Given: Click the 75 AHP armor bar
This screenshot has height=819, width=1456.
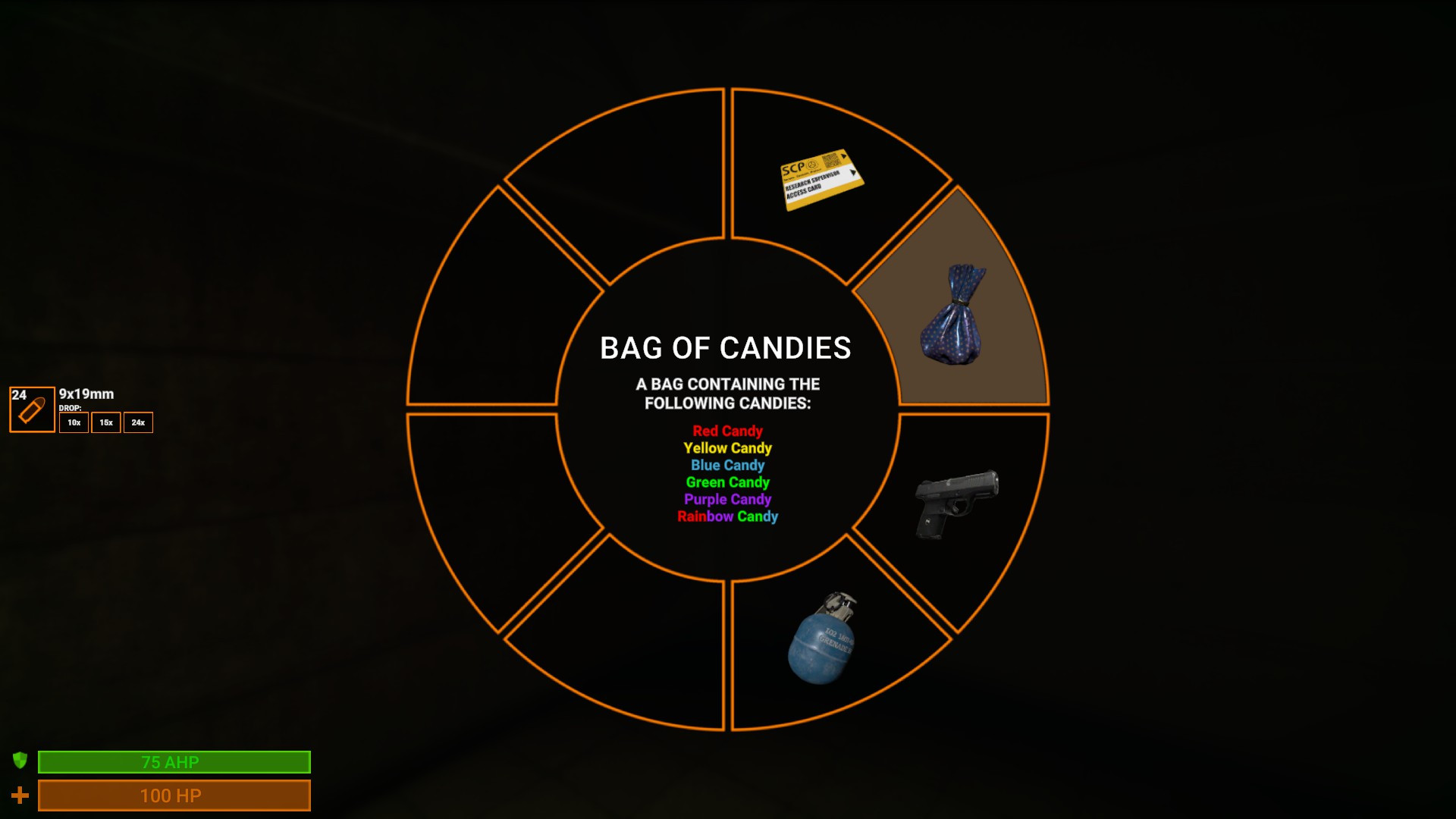Looking at the screenshot, I should [173, 762].
